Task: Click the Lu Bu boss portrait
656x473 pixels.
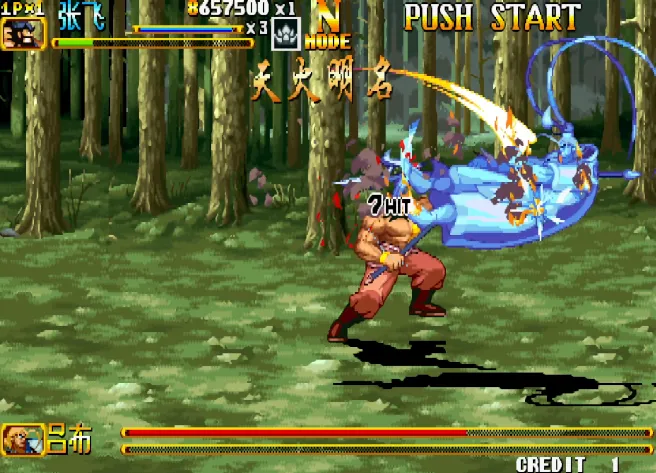Action: point(19,439)
